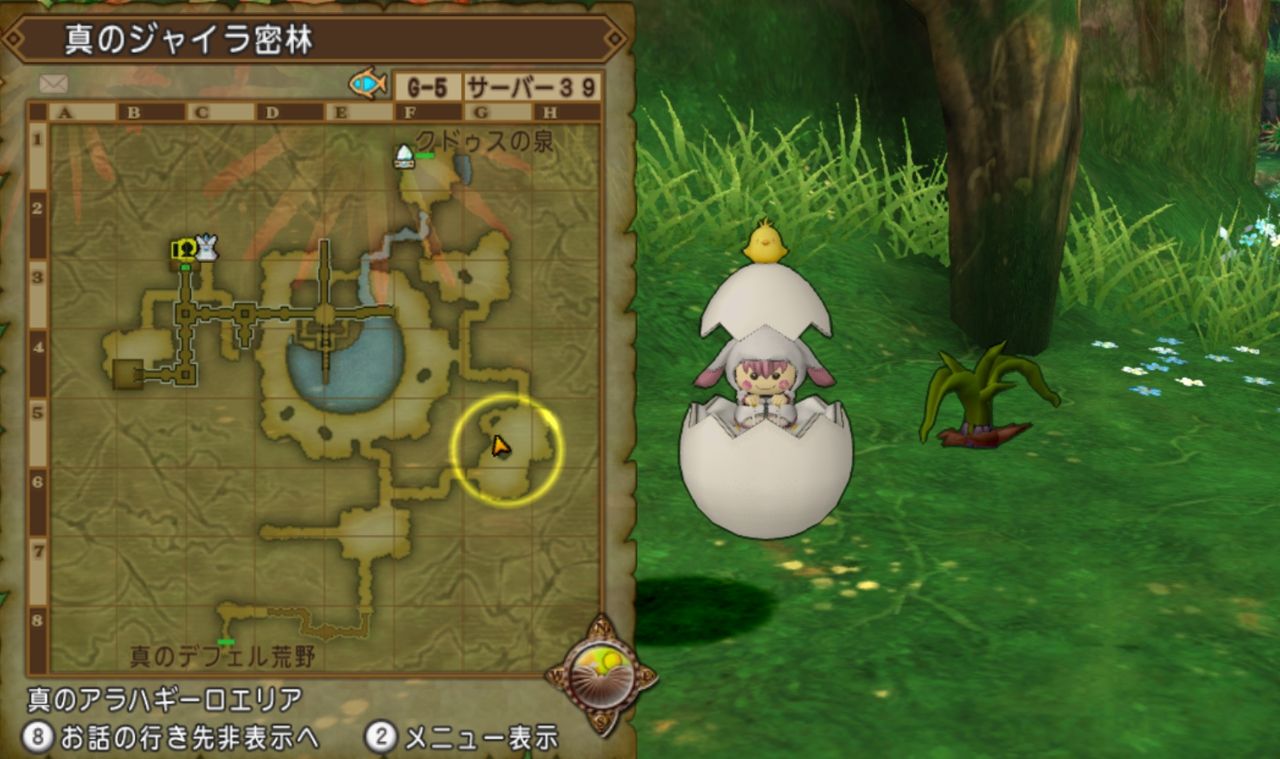Screen dimensions: 1280x759
Task: Click the N direction point on the compass
Action: tap(602, 627)
